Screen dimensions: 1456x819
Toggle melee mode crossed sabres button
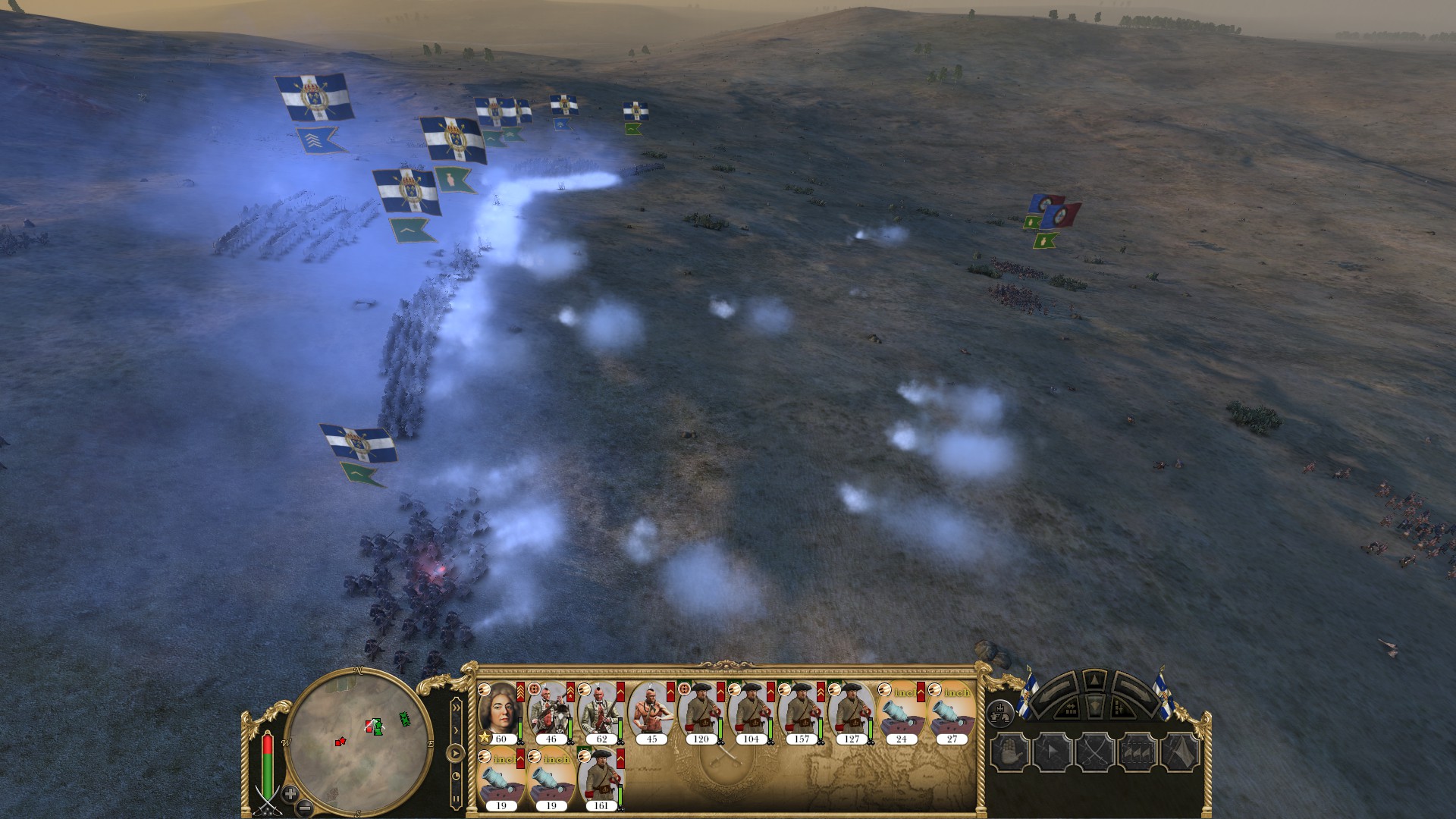(1094, 753)
